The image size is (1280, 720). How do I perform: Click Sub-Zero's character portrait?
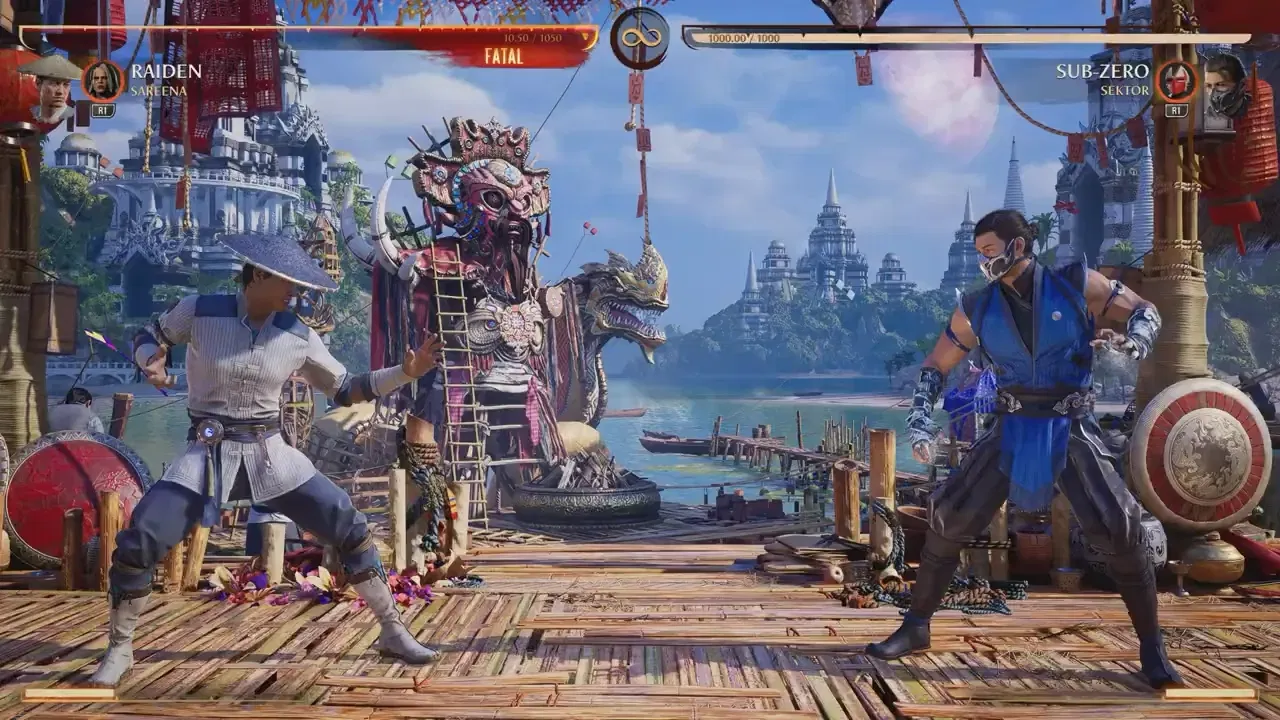click(1225, 89)
